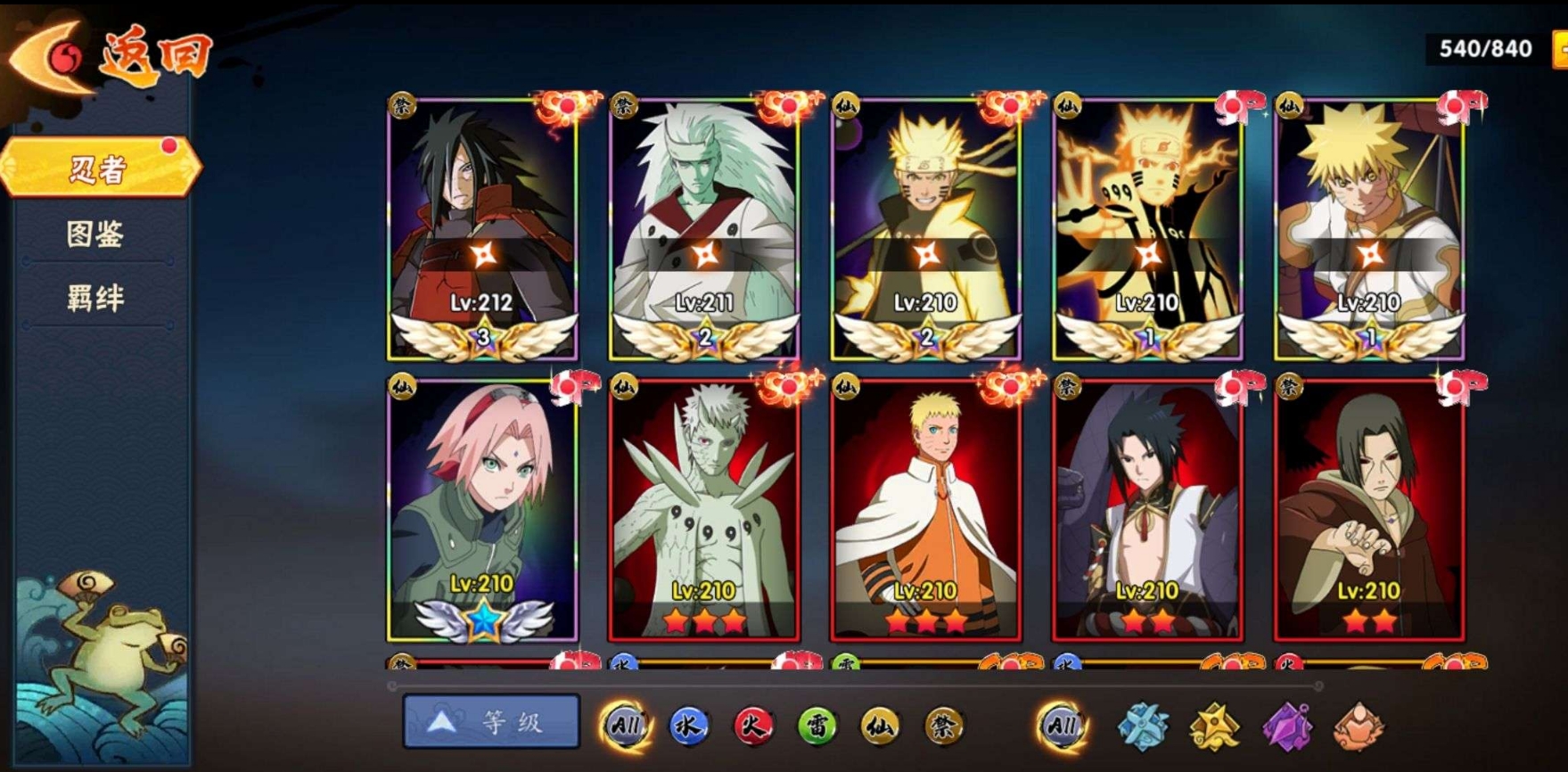Pick the pink-haired Sakura card
Viewport: 1568px width, 772px height.
tap(482, 508)
